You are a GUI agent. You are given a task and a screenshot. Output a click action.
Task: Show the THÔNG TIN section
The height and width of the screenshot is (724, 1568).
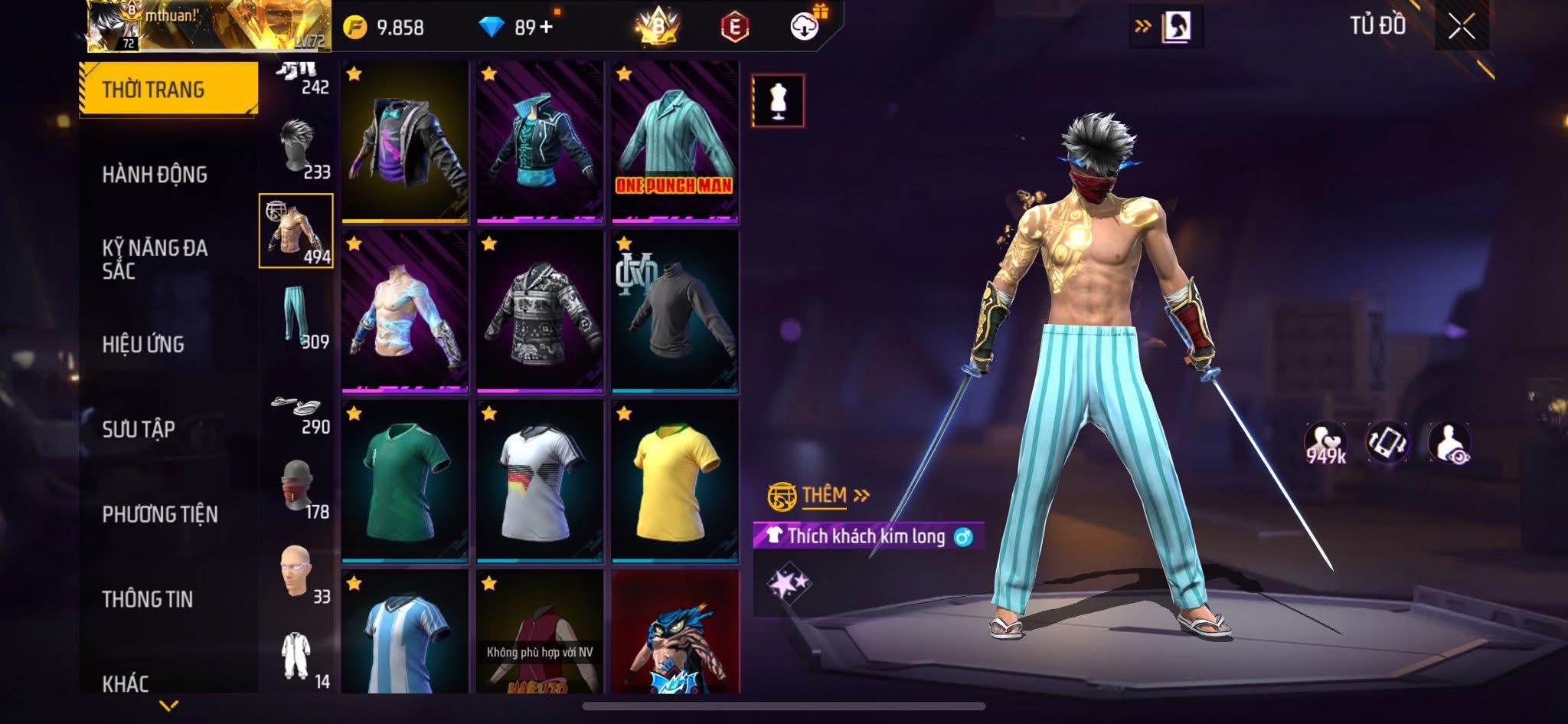coord(147,599)
